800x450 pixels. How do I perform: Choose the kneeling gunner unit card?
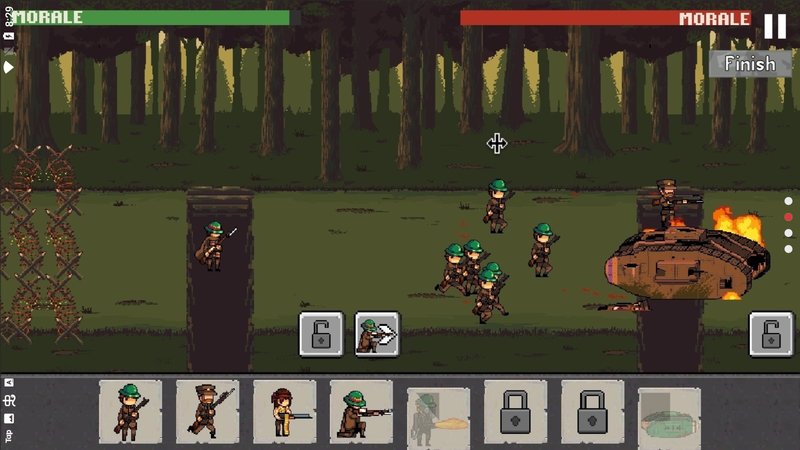tap(361, 411)
